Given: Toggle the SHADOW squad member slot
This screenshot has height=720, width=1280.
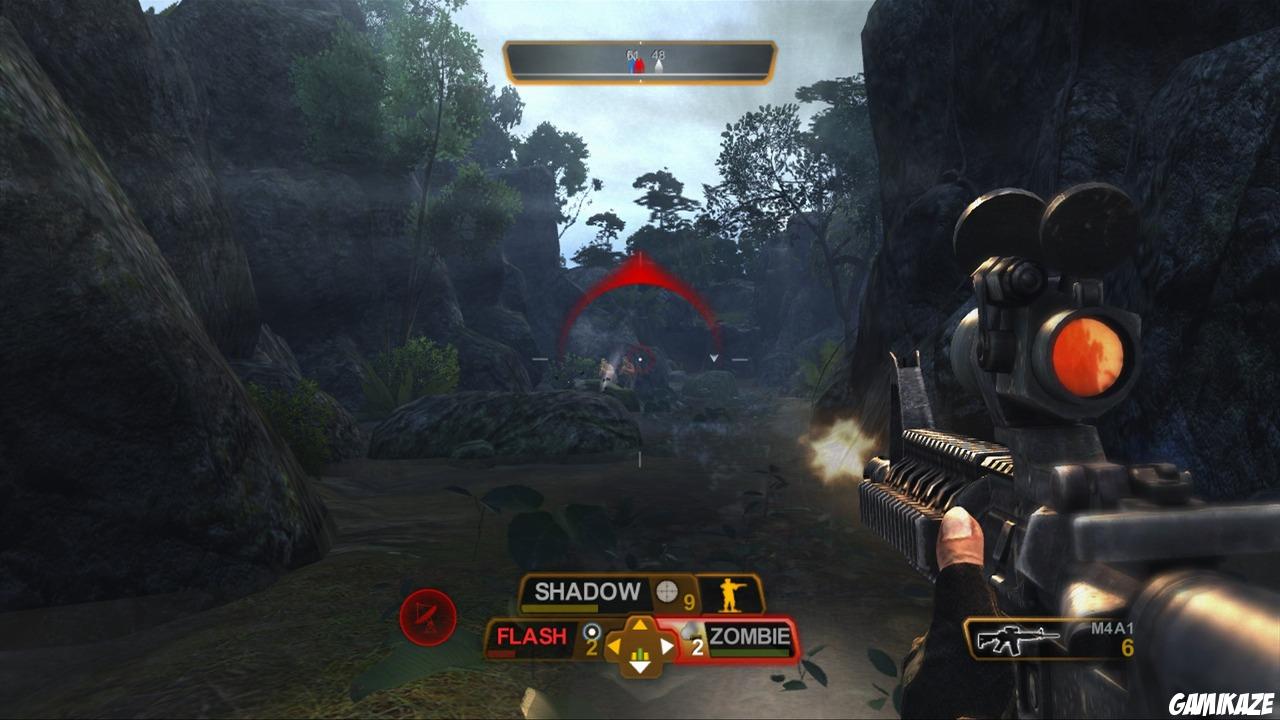Looking at the screenshot, I should (587, 591).
